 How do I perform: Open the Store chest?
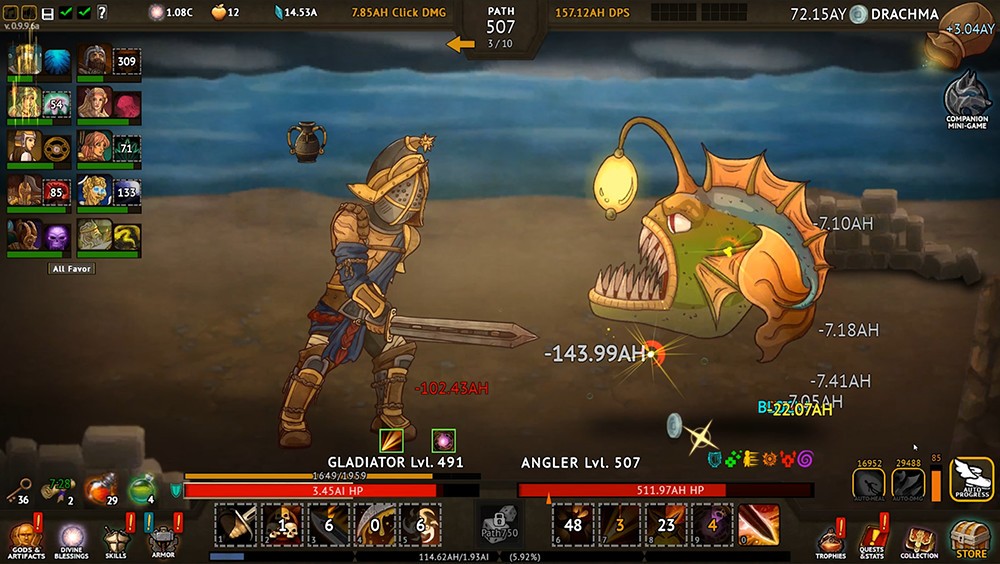pos(970,537)
